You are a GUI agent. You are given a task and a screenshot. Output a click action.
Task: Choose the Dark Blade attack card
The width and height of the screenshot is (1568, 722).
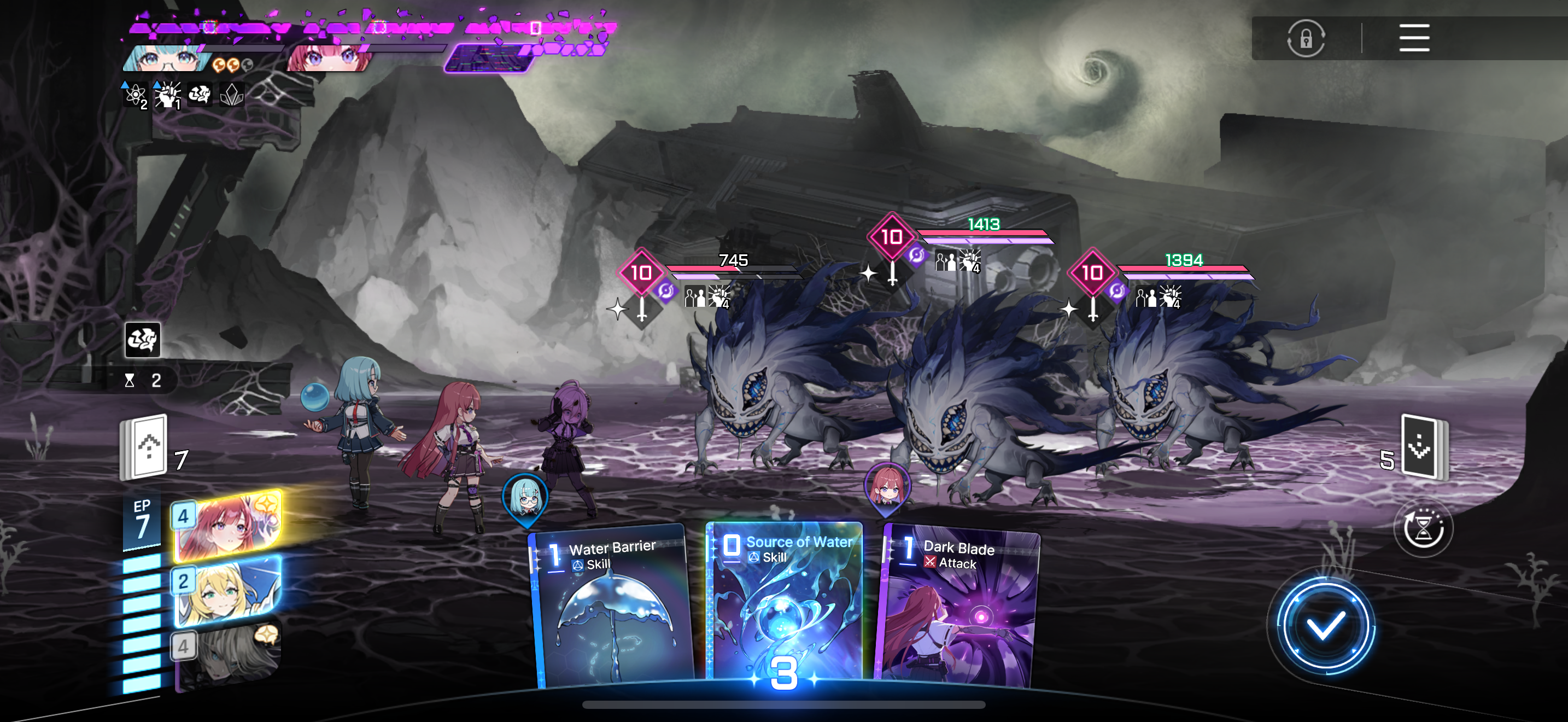(x=959, y=609)
